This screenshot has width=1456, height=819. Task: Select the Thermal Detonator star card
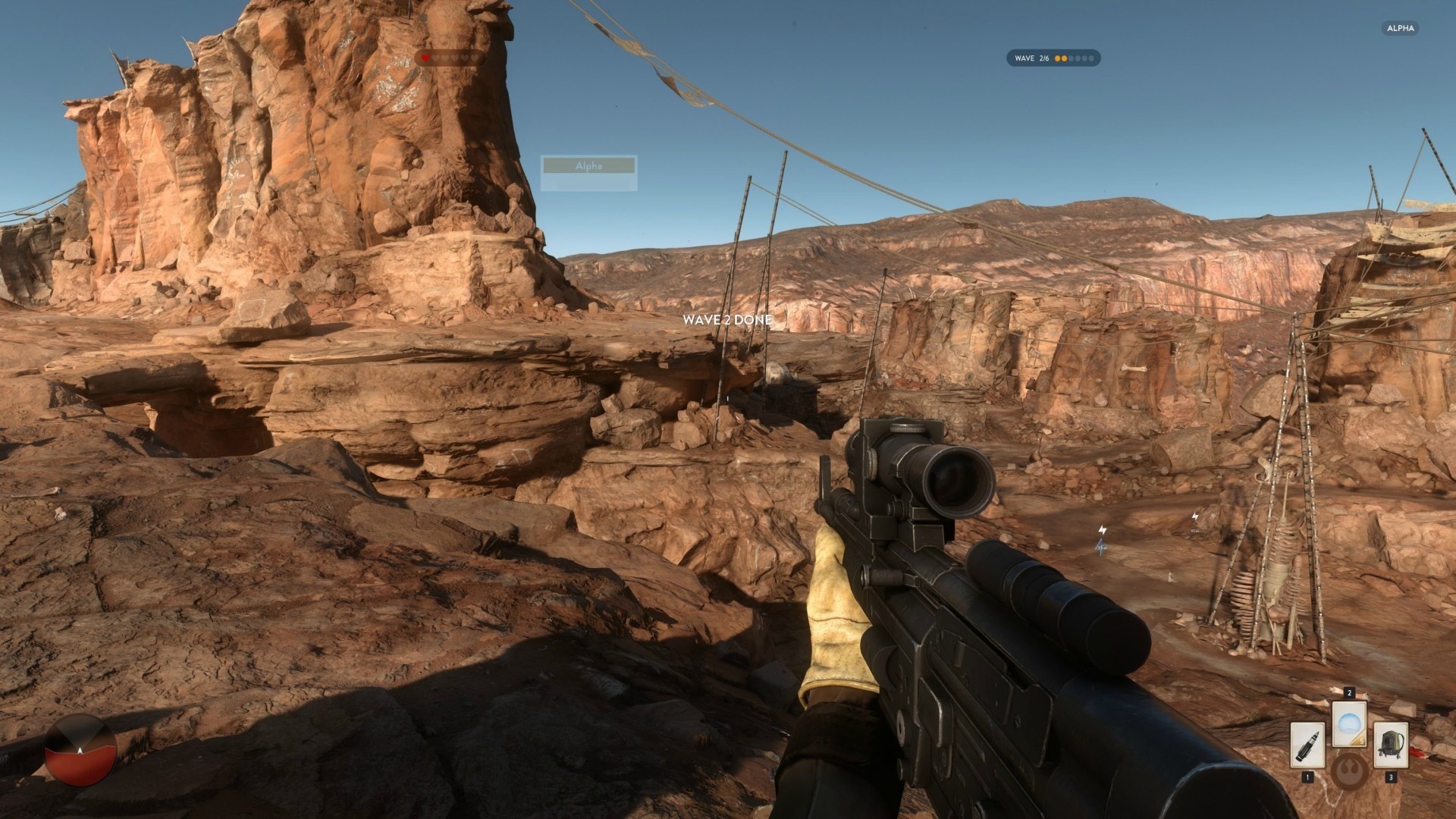1308,746
